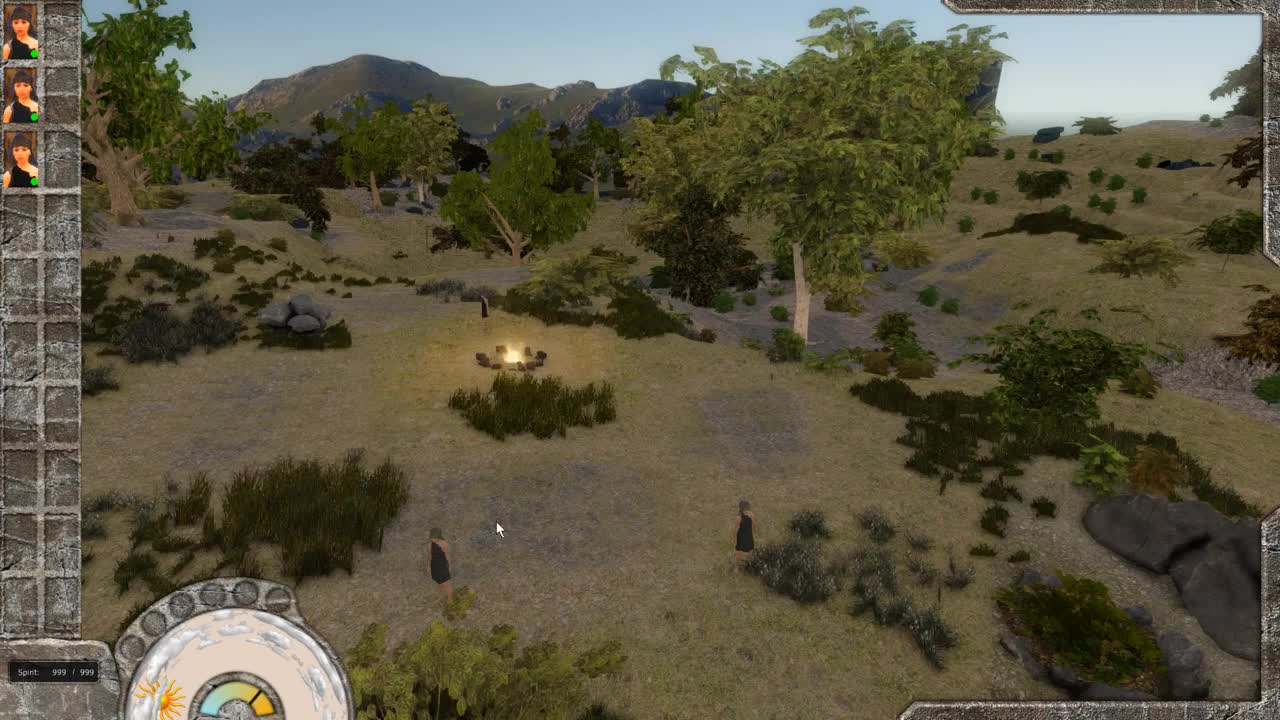Toggle the green status dot on the middle portrait
Image resolution: width=1280 pixels, height=720 pixels.
35,117
